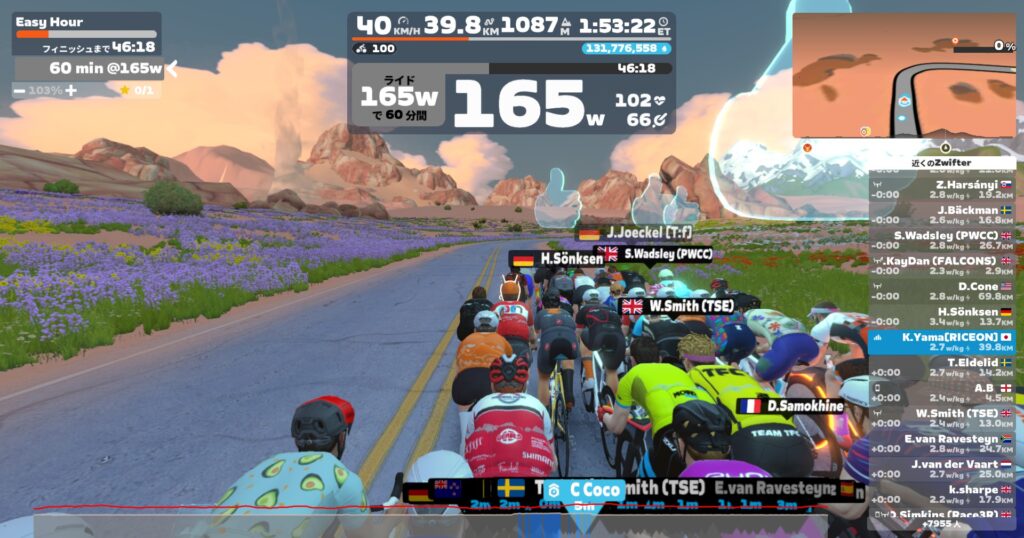The height and width of the screenshot is (538, 1024).
Task: Select k.sharpe from the nearby riders
Action: 941,494
